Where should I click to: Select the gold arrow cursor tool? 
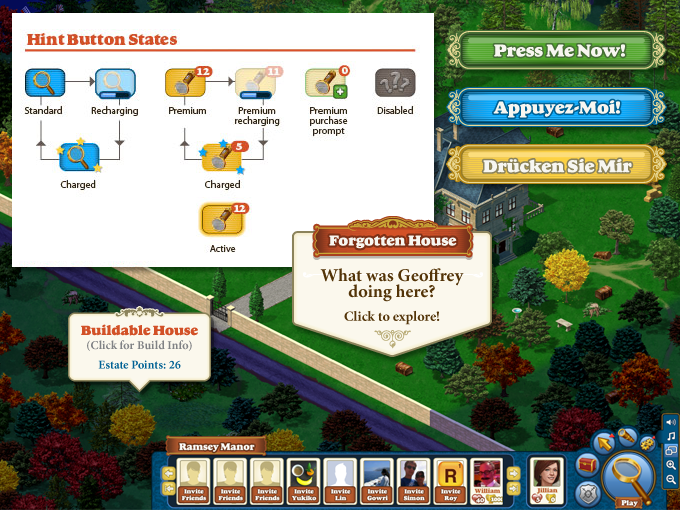click(604, 443)
